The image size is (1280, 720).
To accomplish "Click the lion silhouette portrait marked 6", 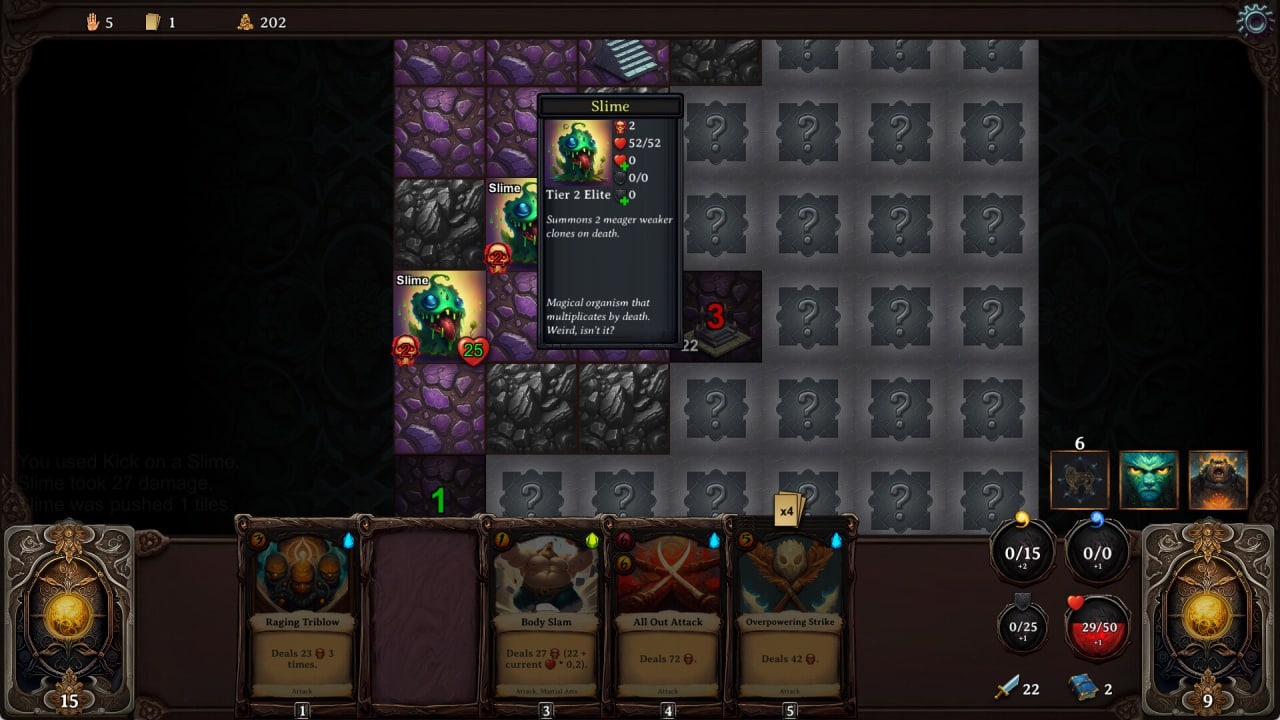I will pos(1080,480).
